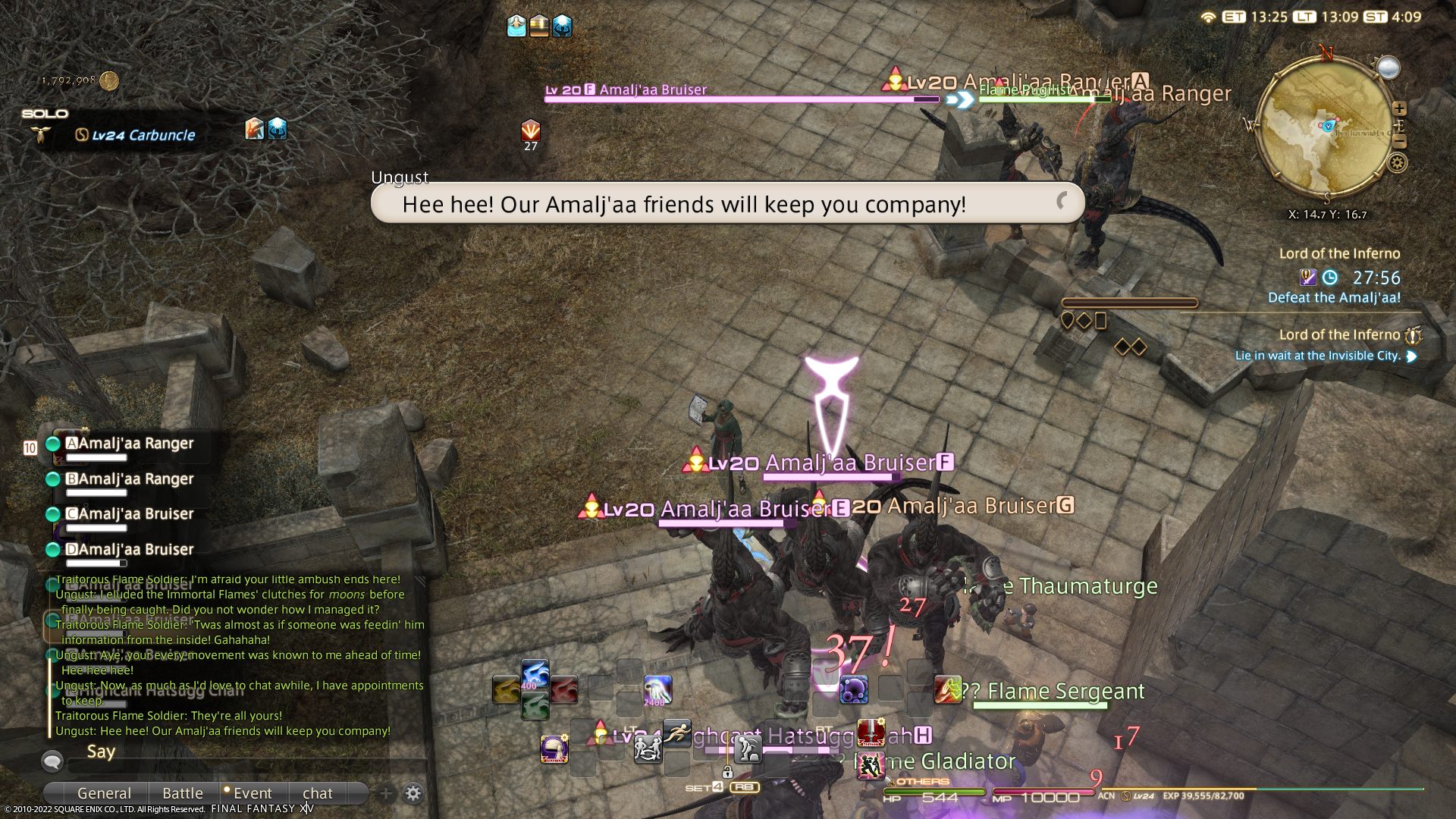Open the chat mode speech bubble
Viewport: 1456px width, 819px height.
[x=52, y=760]
